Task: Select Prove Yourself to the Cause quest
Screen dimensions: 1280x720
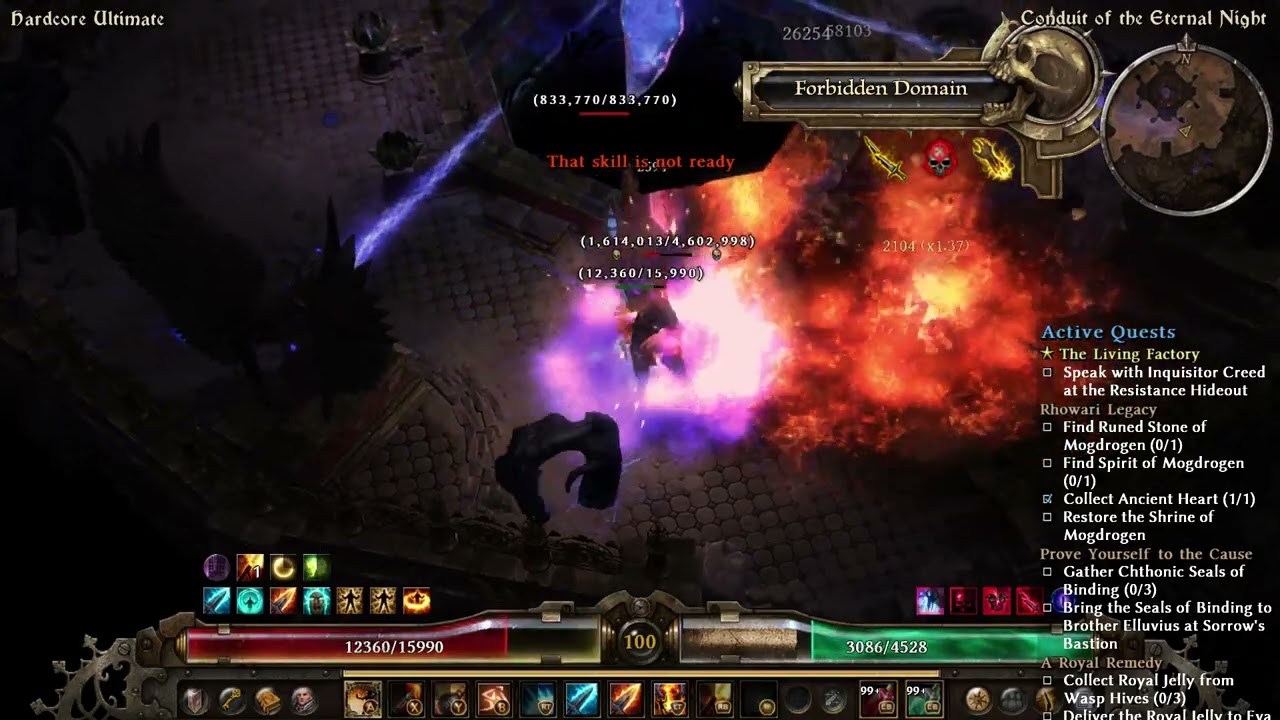Action: [1145, 554]
